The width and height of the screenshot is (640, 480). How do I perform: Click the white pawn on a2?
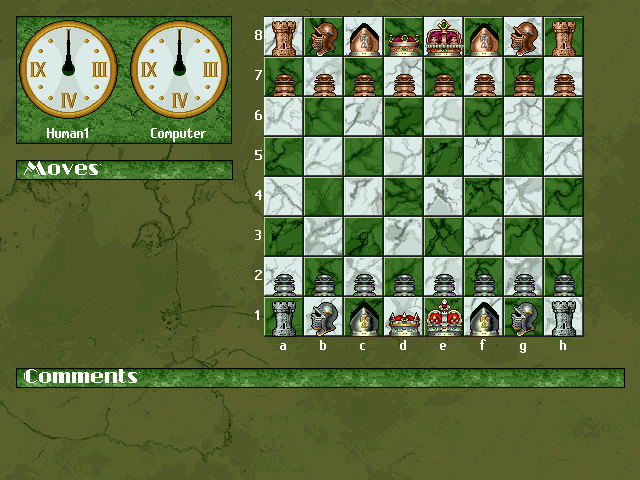coord(283,277)
